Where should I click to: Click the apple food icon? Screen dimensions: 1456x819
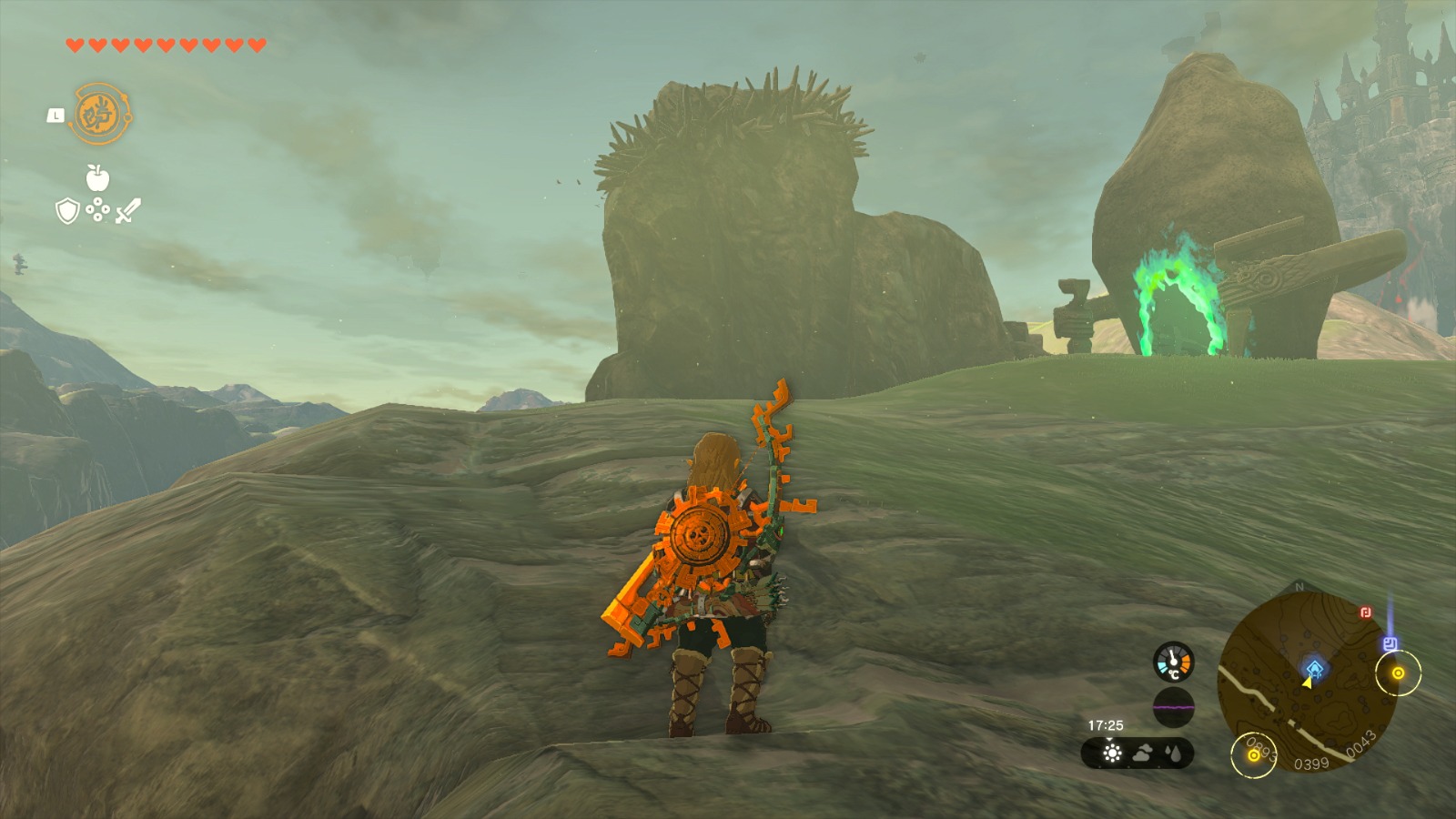pyautogui.click(x=96, y=177)
